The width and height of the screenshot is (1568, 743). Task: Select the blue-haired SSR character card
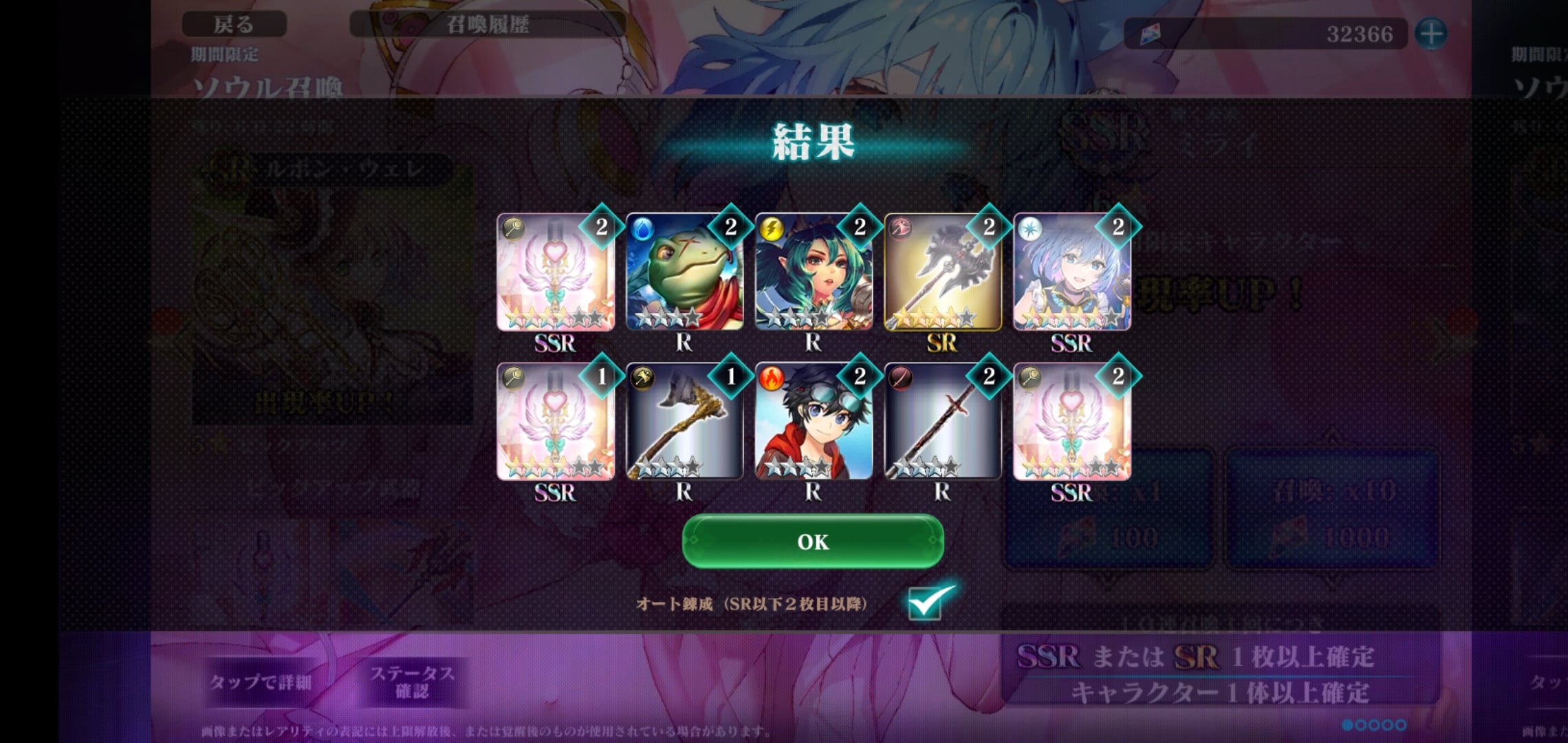[x=1071, y=272]
